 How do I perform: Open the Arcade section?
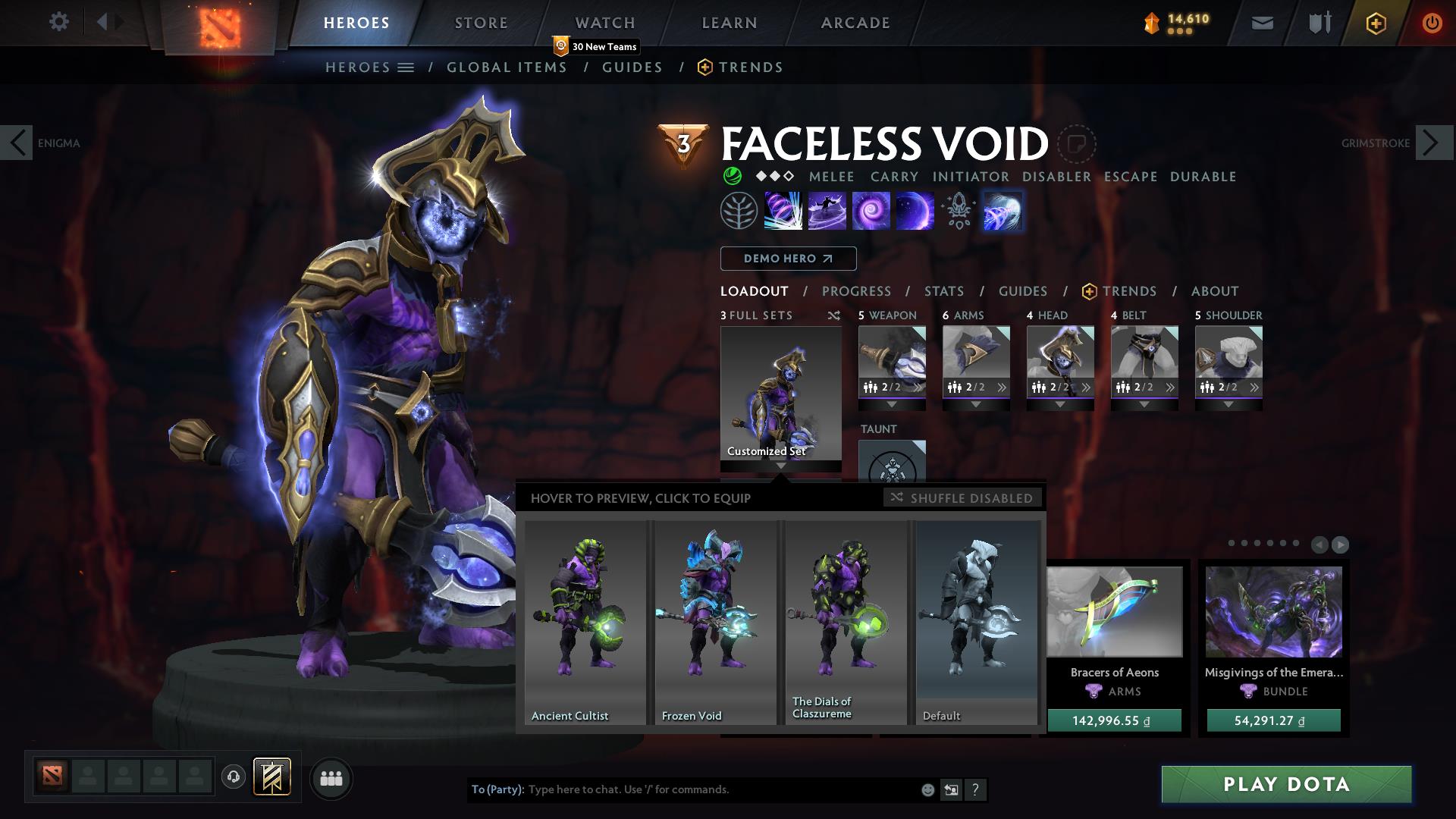point(855,23)
